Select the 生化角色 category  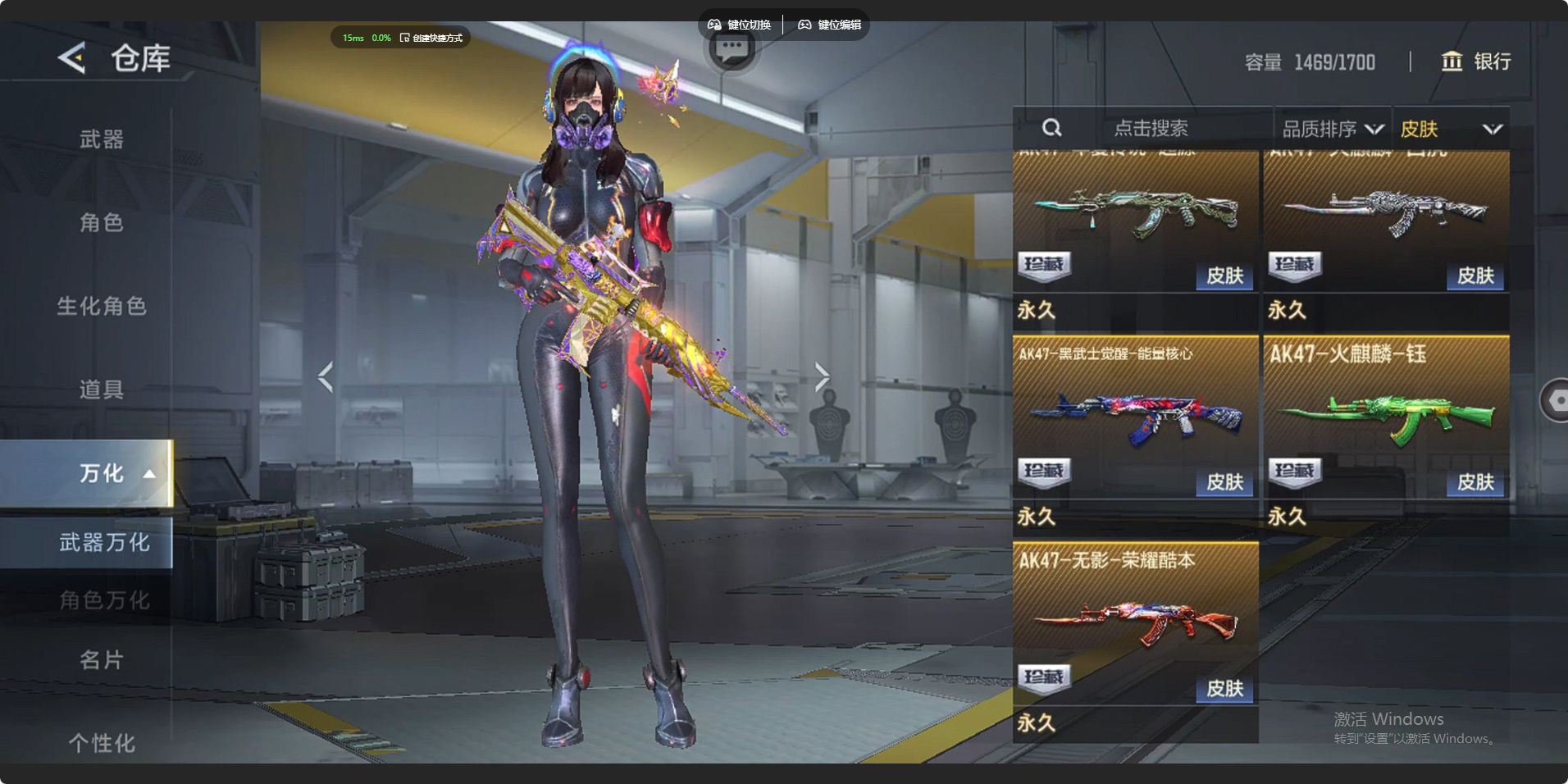click(x=102, y=306)
